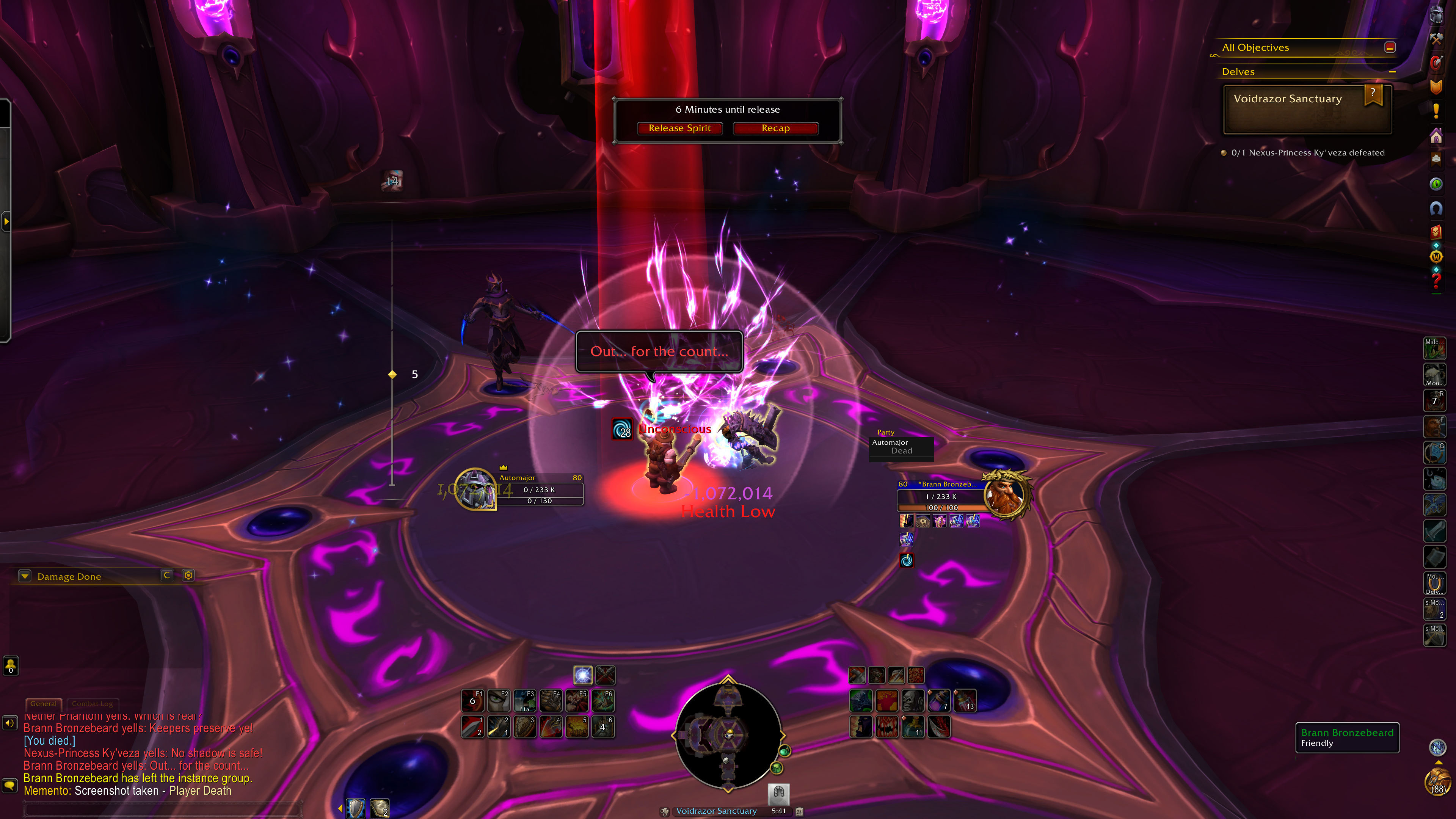Open the death Recap

pos(775,128)
